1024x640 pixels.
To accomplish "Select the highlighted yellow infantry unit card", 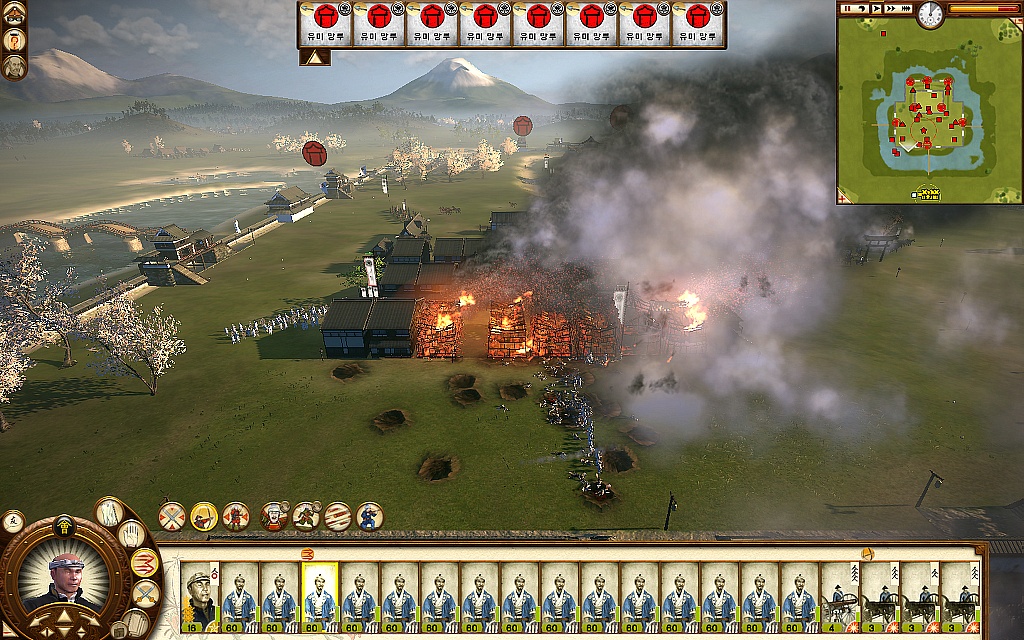I will click(x=320, y=597).
